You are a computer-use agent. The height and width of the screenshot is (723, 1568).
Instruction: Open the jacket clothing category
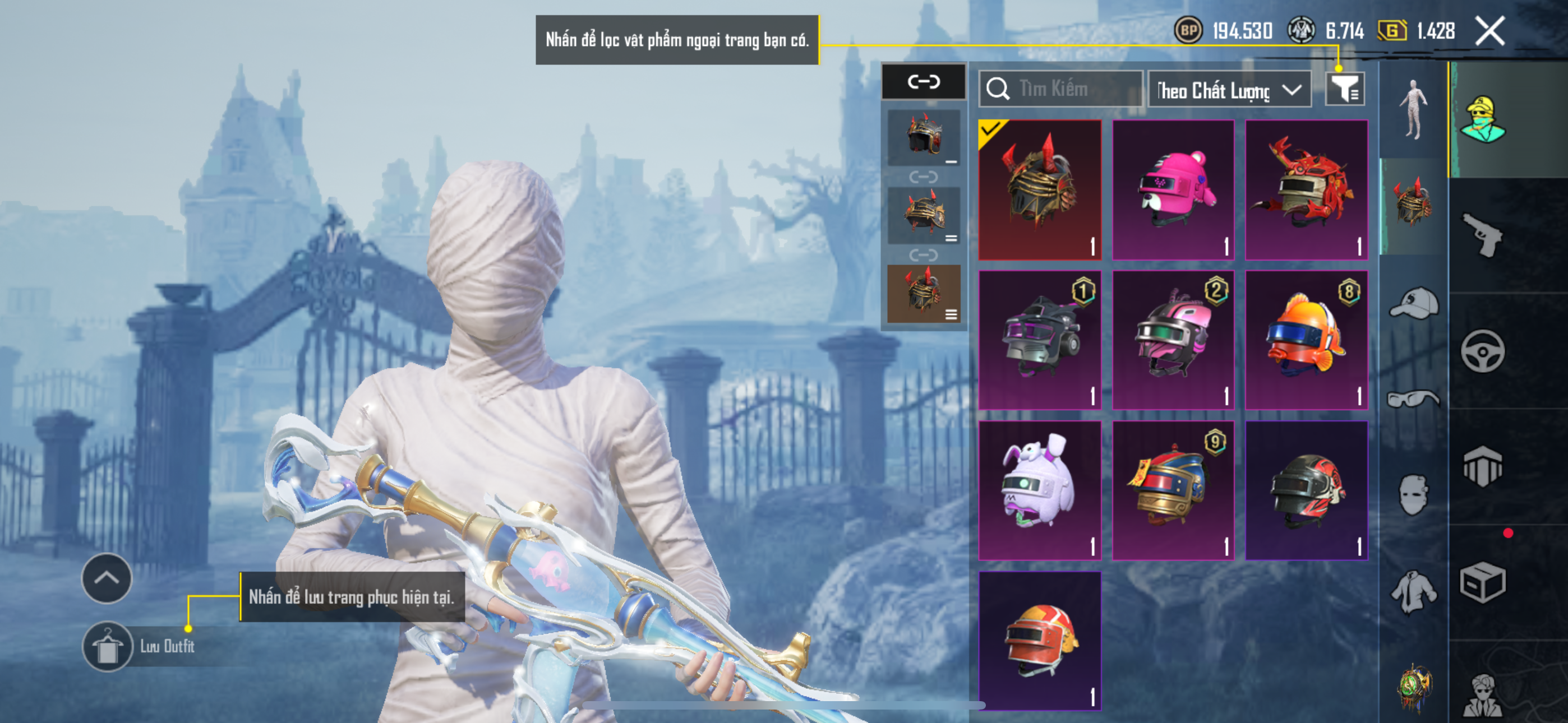coord(1413,591)
